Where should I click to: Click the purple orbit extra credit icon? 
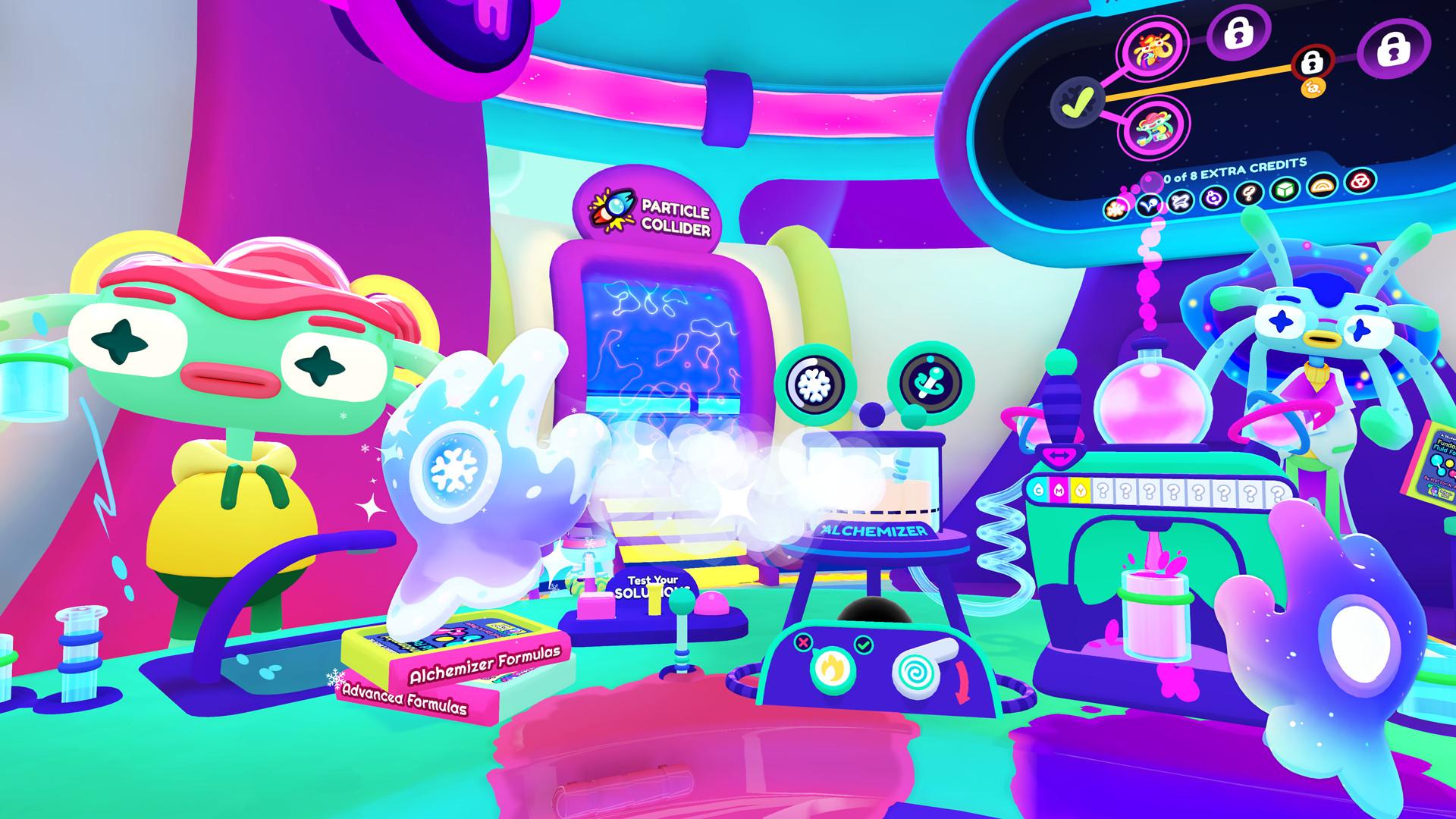pyautogui.click(x=1213, y=199)
